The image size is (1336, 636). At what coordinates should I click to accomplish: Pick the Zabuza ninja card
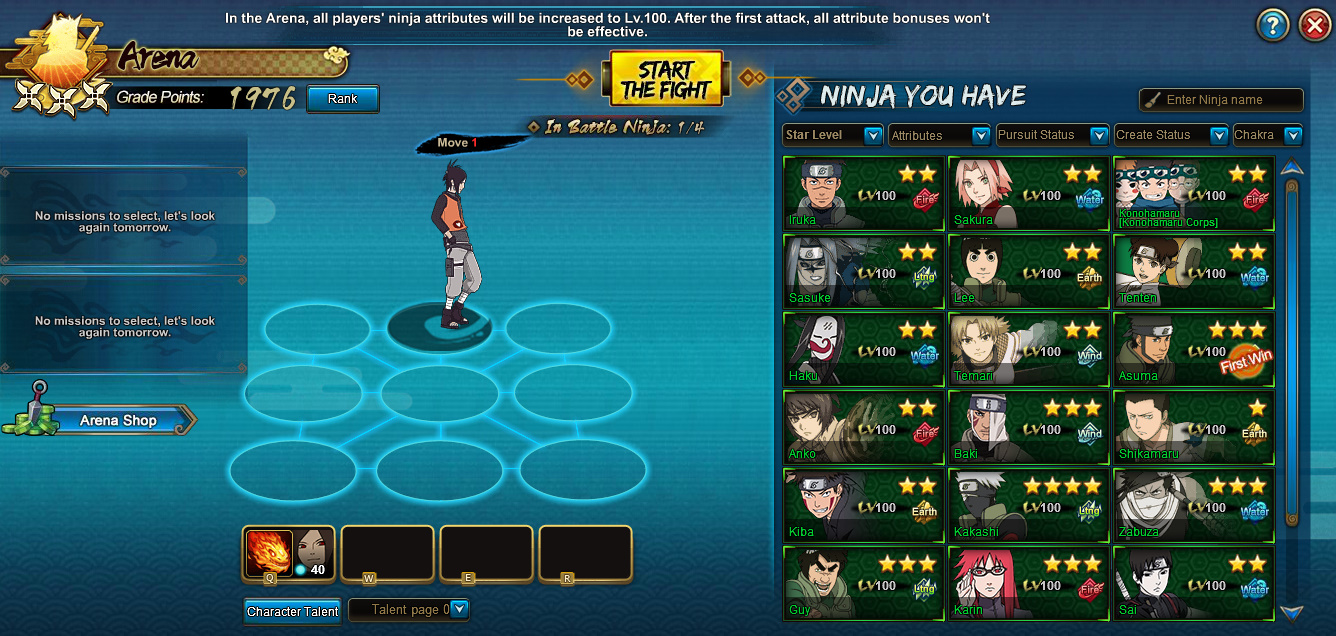pos(1193,506)
